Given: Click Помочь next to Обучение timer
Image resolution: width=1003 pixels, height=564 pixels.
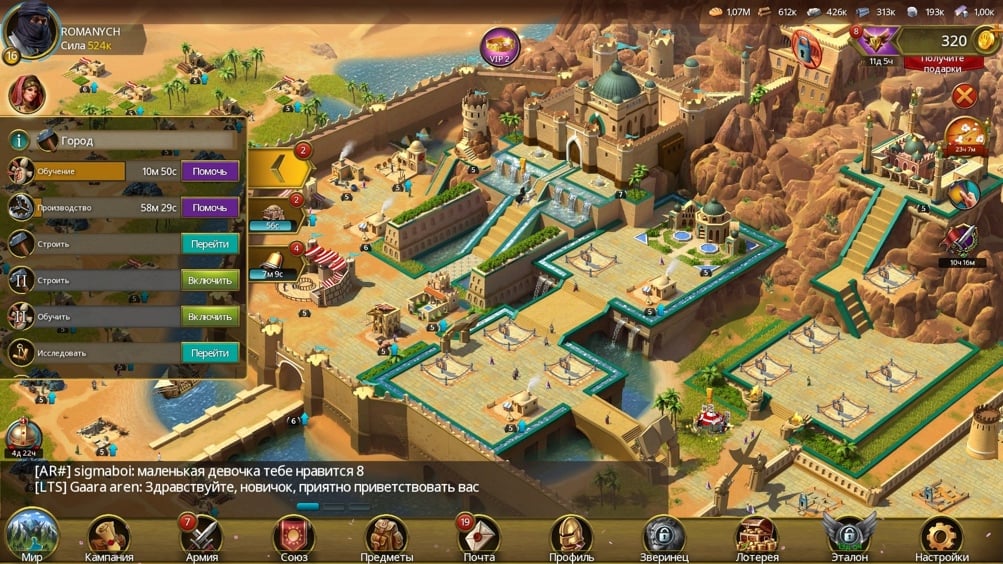Looking at the screenshot, I should point(210,171).
